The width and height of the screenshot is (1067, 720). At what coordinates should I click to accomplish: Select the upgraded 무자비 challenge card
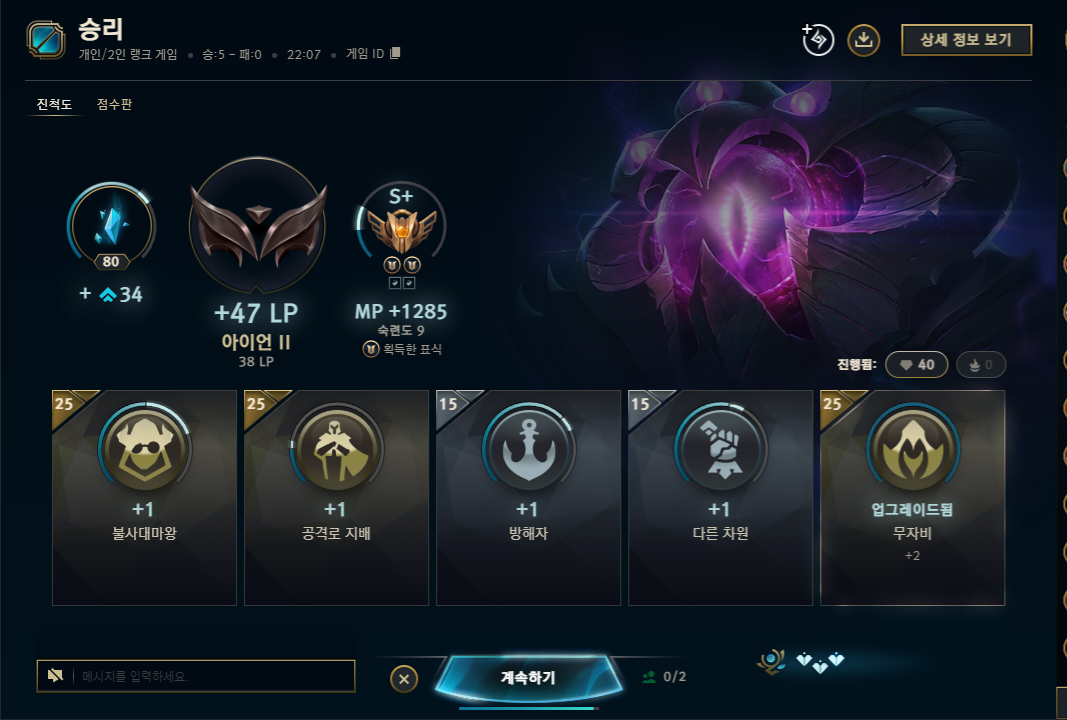(912, 497)
